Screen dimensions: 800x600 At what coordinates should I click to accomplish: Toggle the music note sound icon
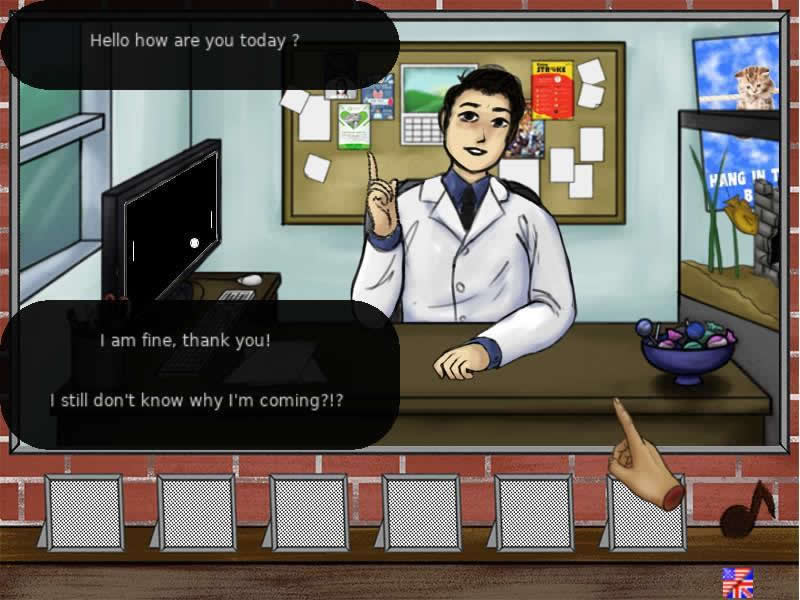(746, 509)
